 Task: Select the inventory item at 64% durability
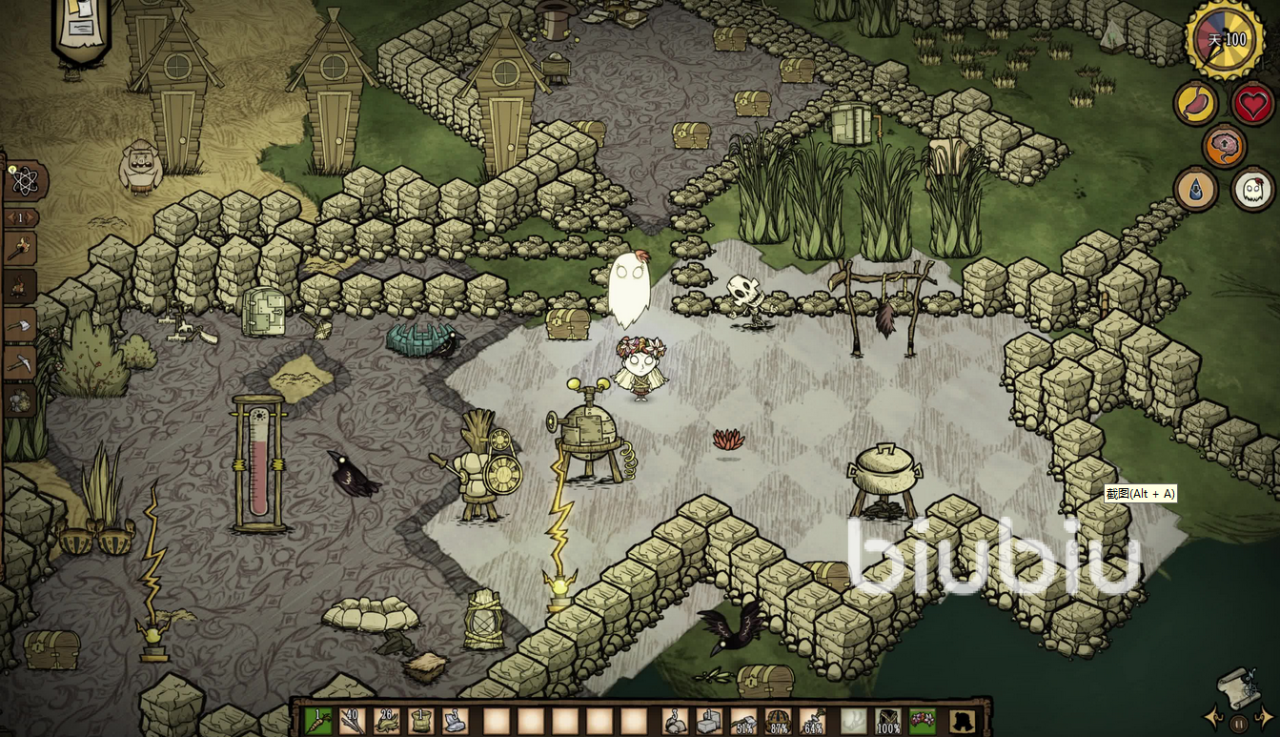click(x=812, y=720)
